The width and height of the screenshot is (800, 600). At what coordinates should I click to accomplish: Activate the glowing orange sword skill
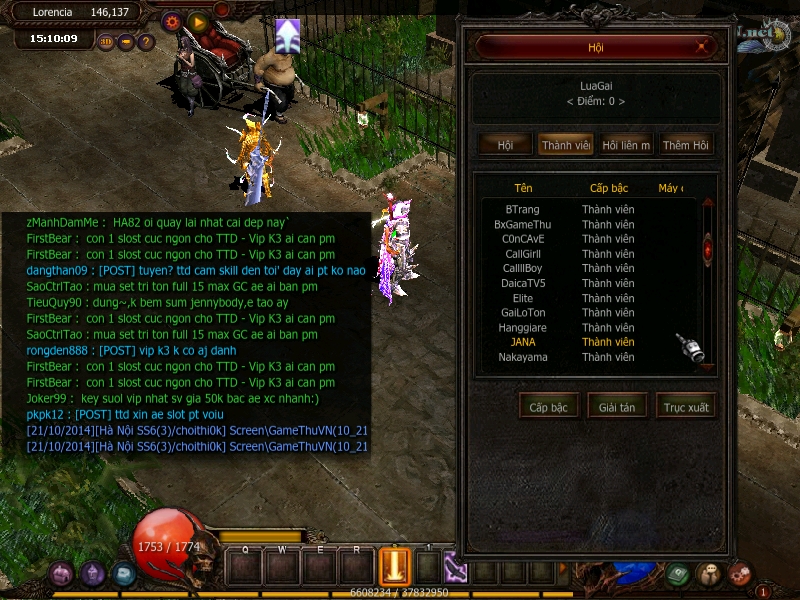pos(395,568)
